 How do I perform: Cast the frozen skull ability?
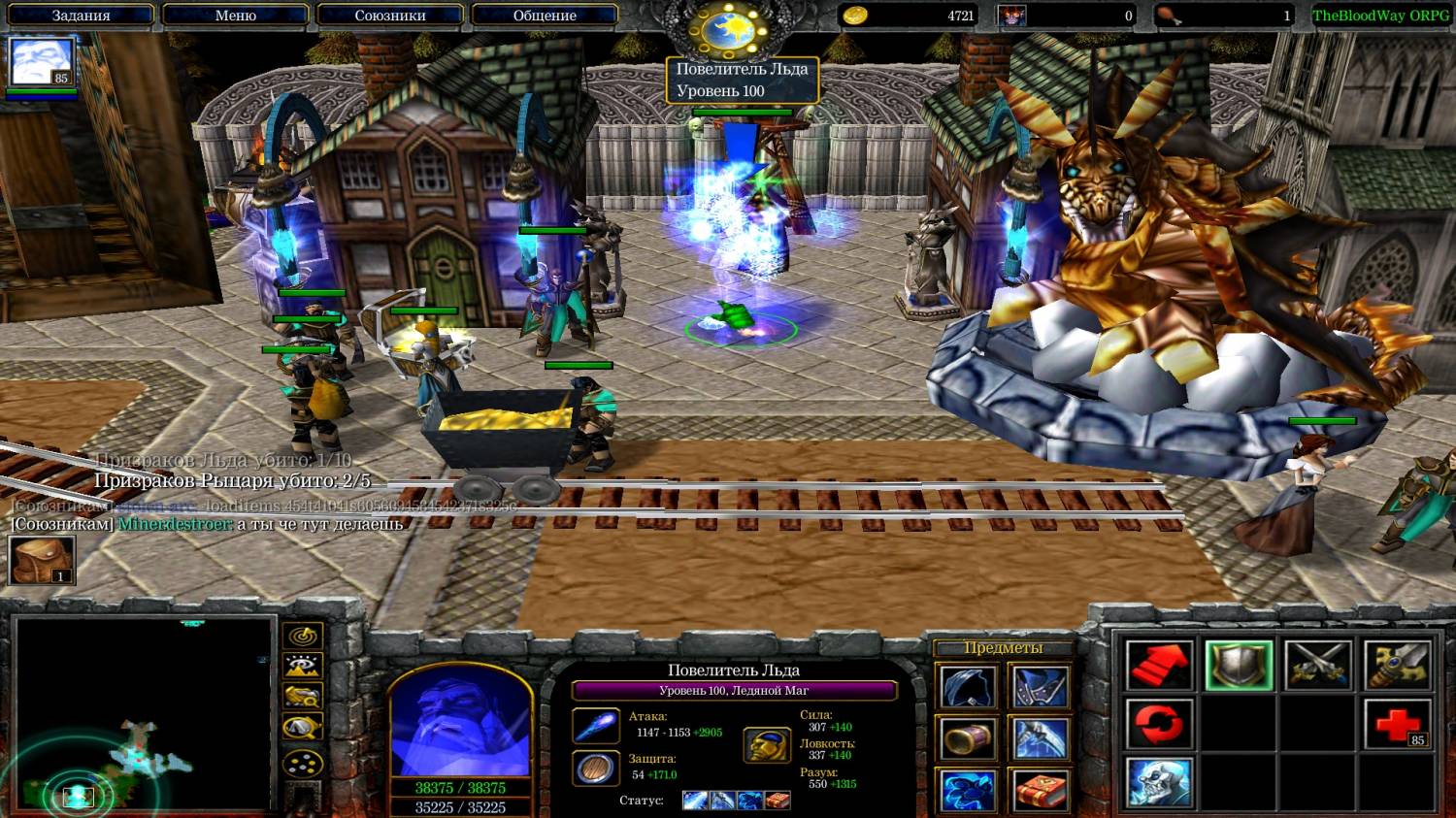1159,782
